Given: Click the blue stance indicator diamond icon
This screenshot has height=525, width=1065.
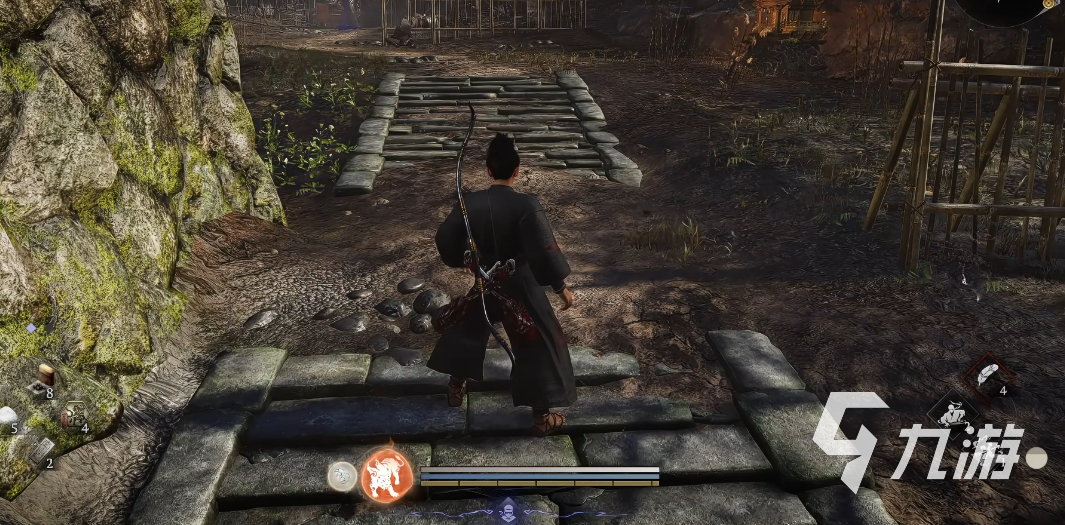Looking at the screenshot, I should point(508,507).
